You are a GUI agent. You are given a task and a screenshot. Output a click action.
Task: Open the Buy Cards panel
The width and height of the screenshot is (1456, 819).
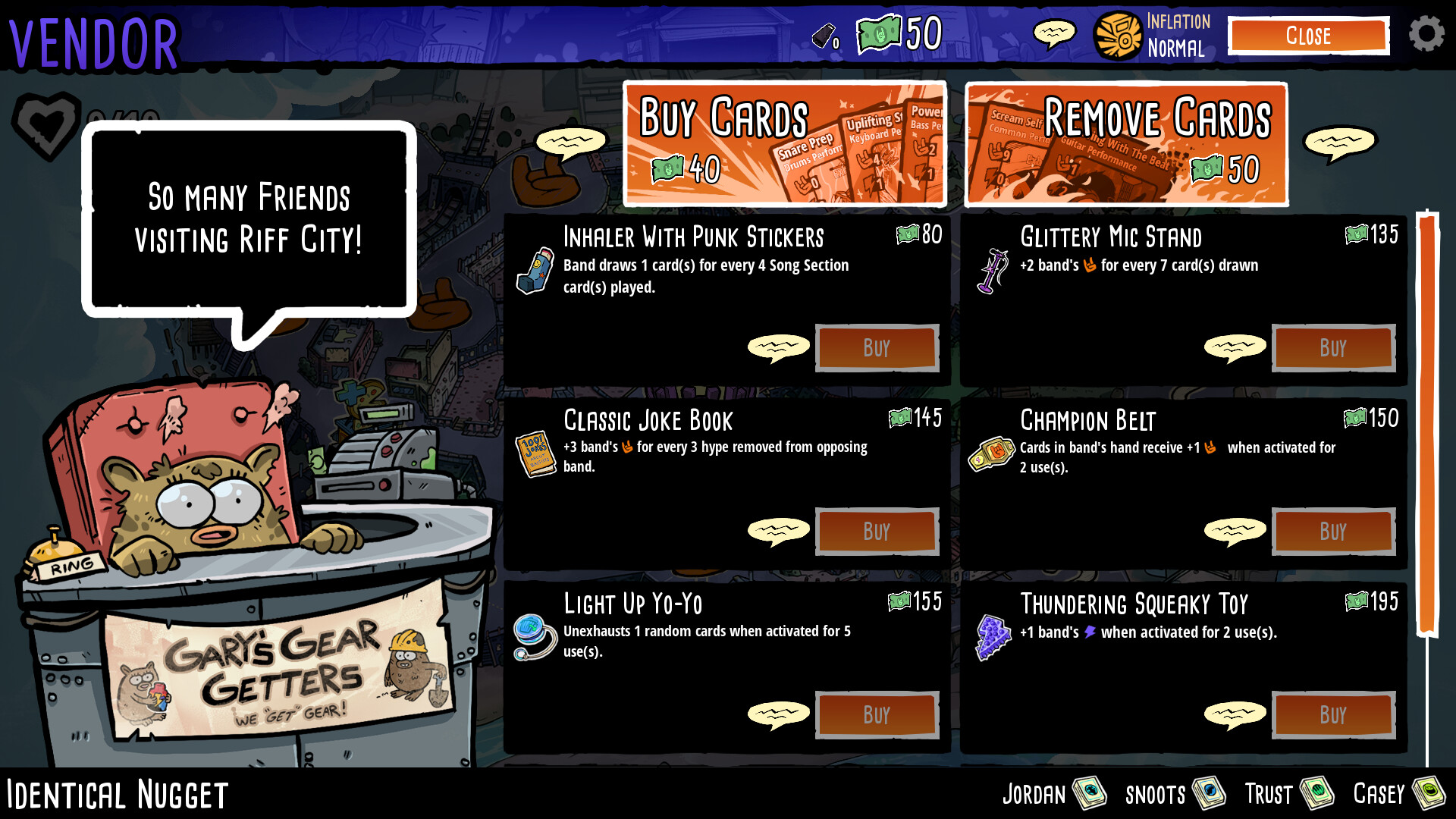785,143
